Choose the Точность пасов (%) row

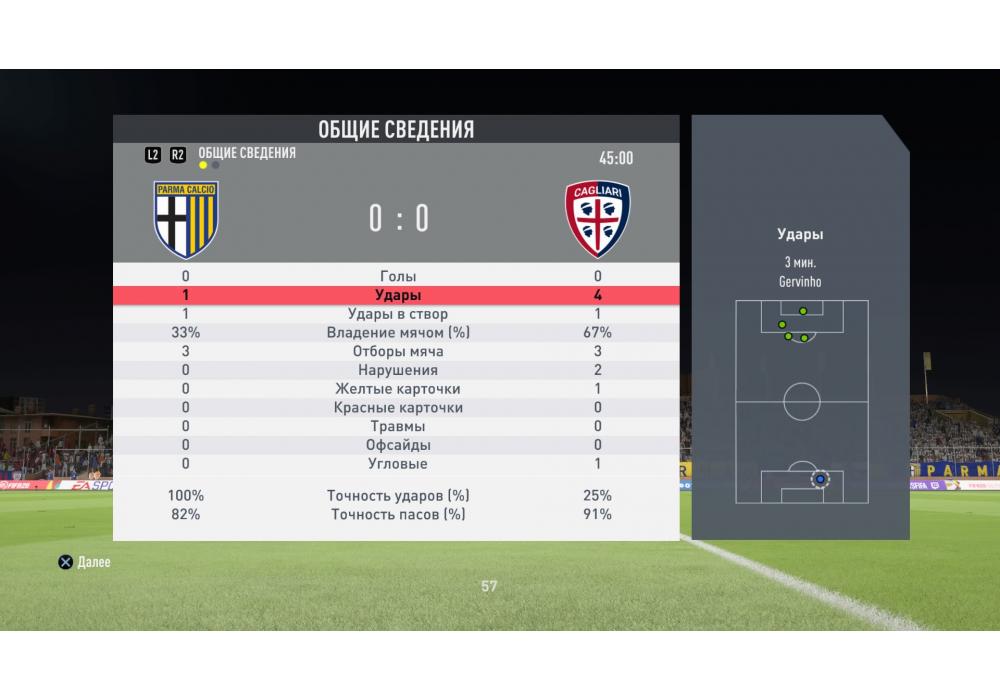pos(398,514)
